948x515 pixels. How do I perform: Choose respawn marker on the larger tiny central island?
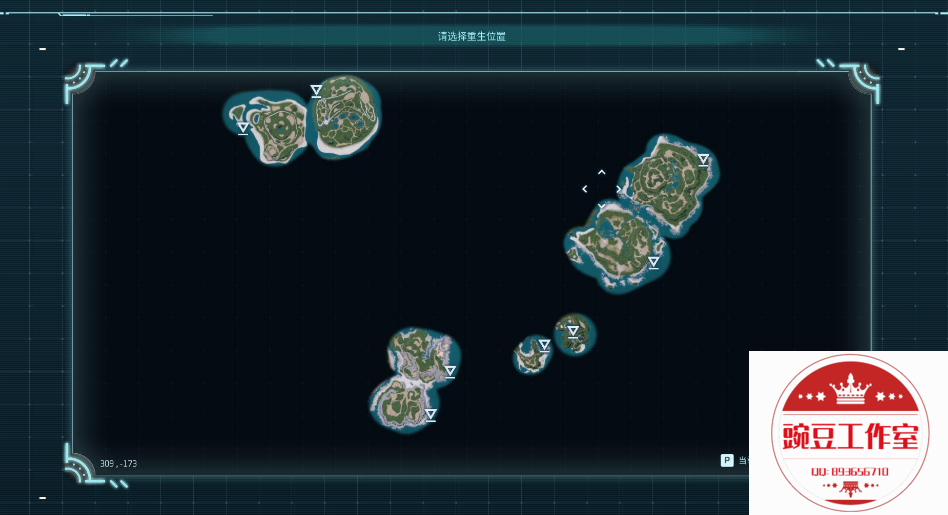573,331
